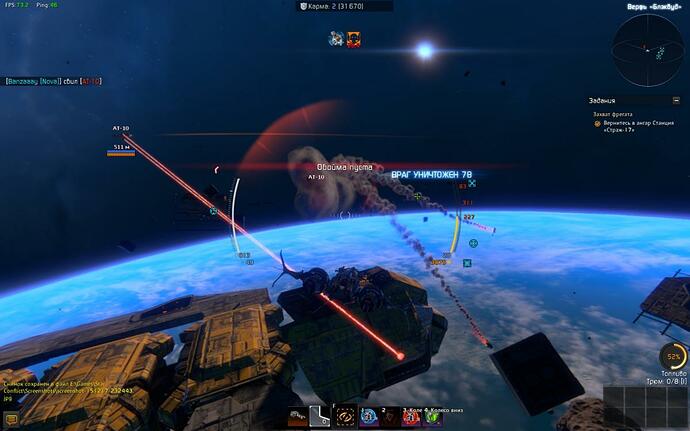This screenshot has width=690, height=431.
Task: Activate the red module in slot 3
Action: [412, 416]
